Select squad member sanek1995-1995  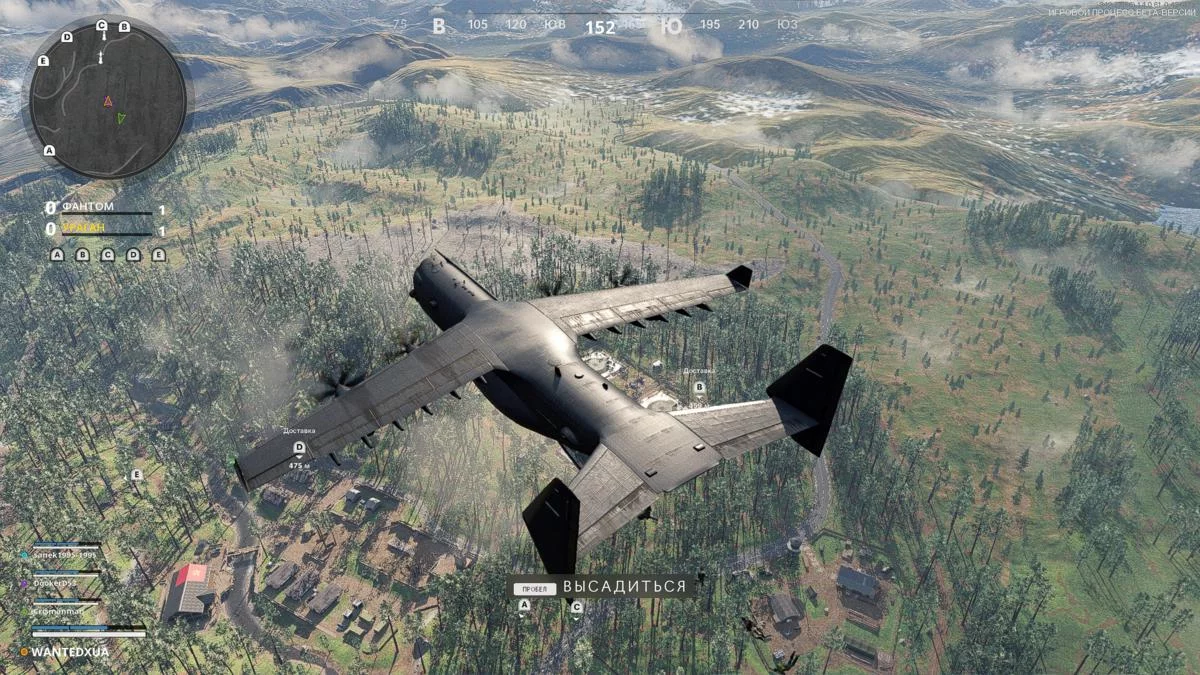click(66, 553)
